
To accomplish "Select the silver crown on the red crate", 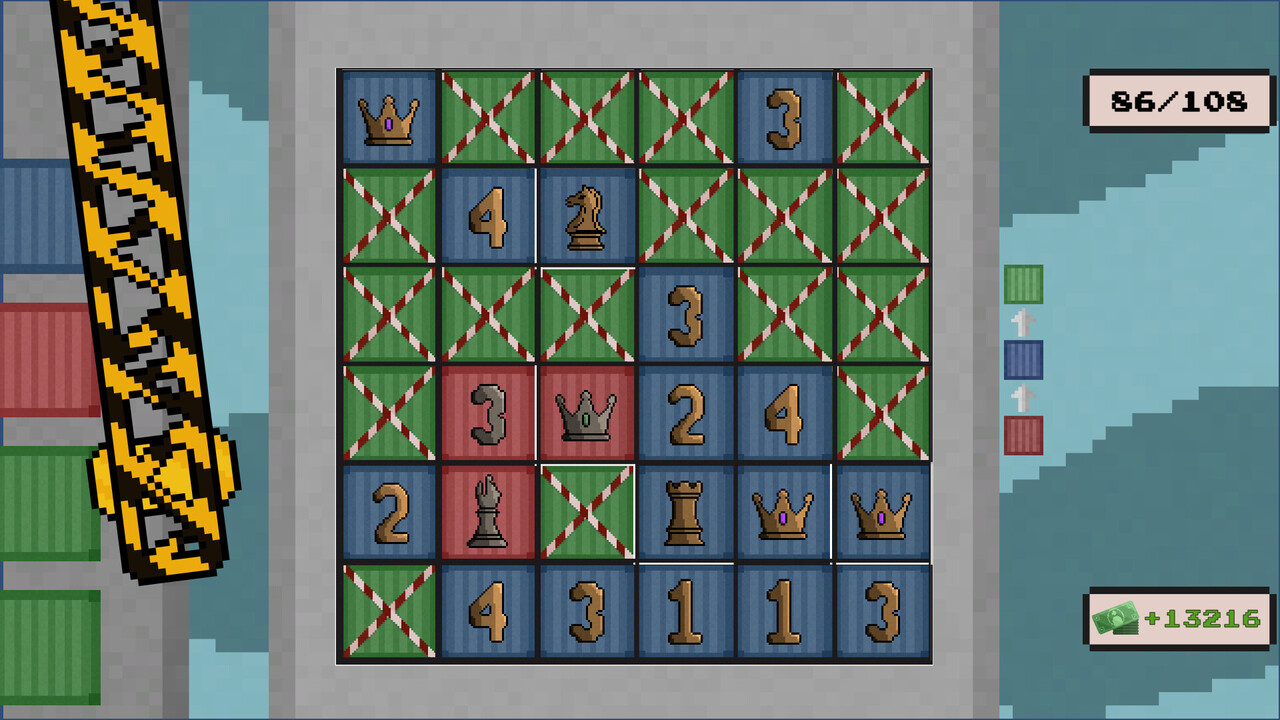I will tap(586, 414).
